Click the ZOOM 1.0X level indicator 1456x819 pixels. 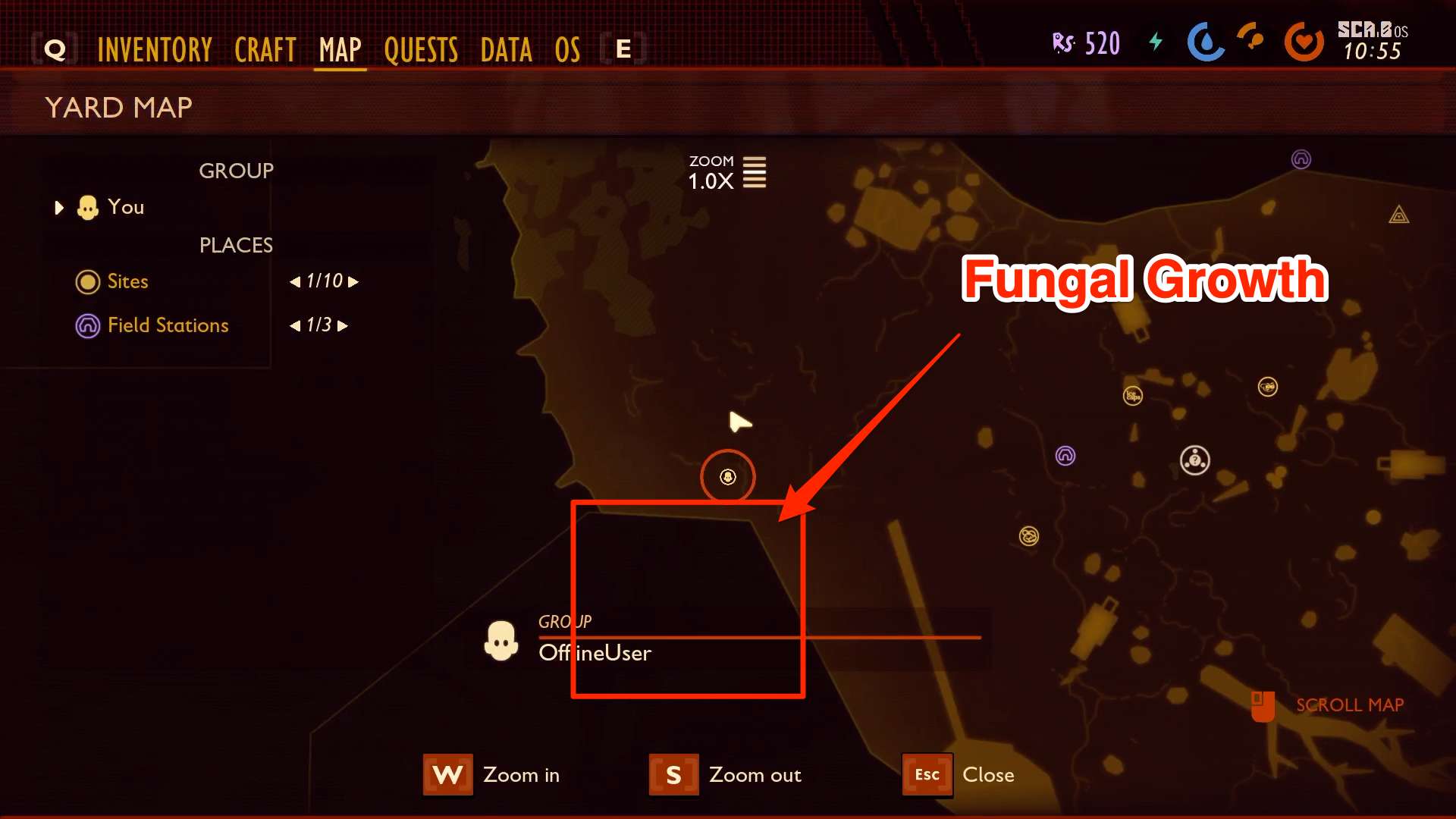click(725, 173)
